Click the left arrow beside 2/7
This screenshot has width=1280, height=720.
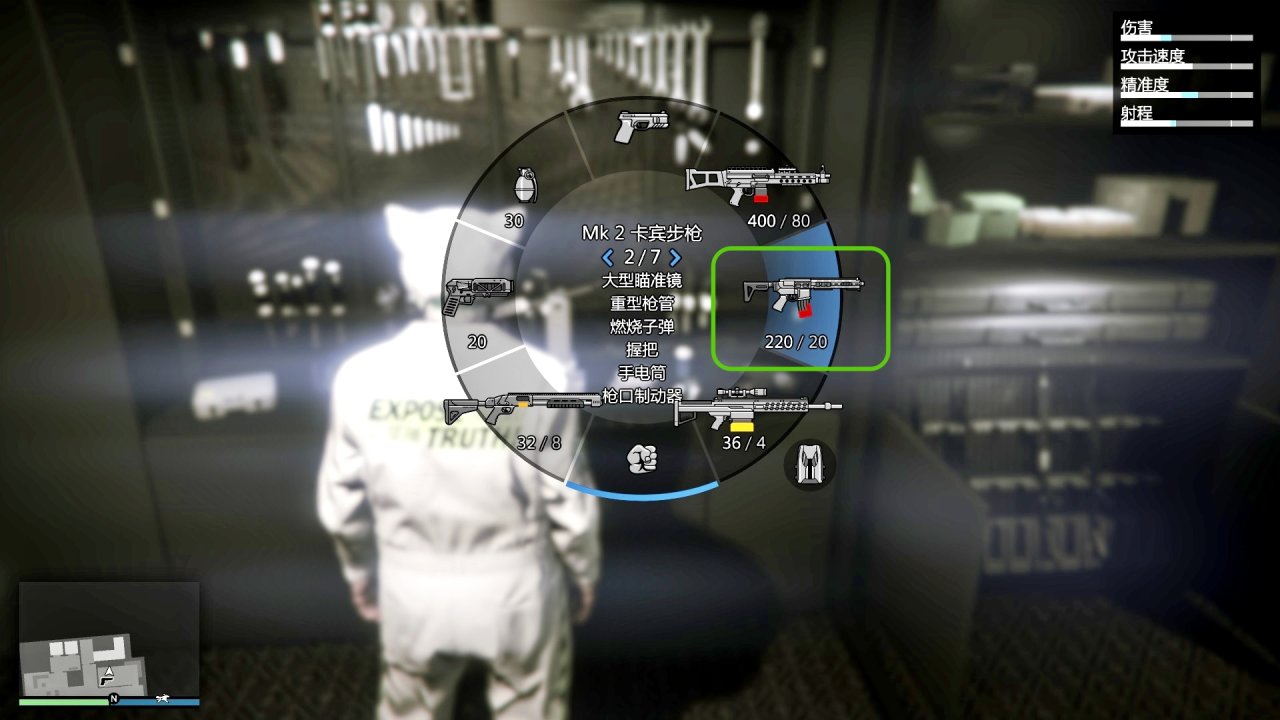click(x=609, y=257)
